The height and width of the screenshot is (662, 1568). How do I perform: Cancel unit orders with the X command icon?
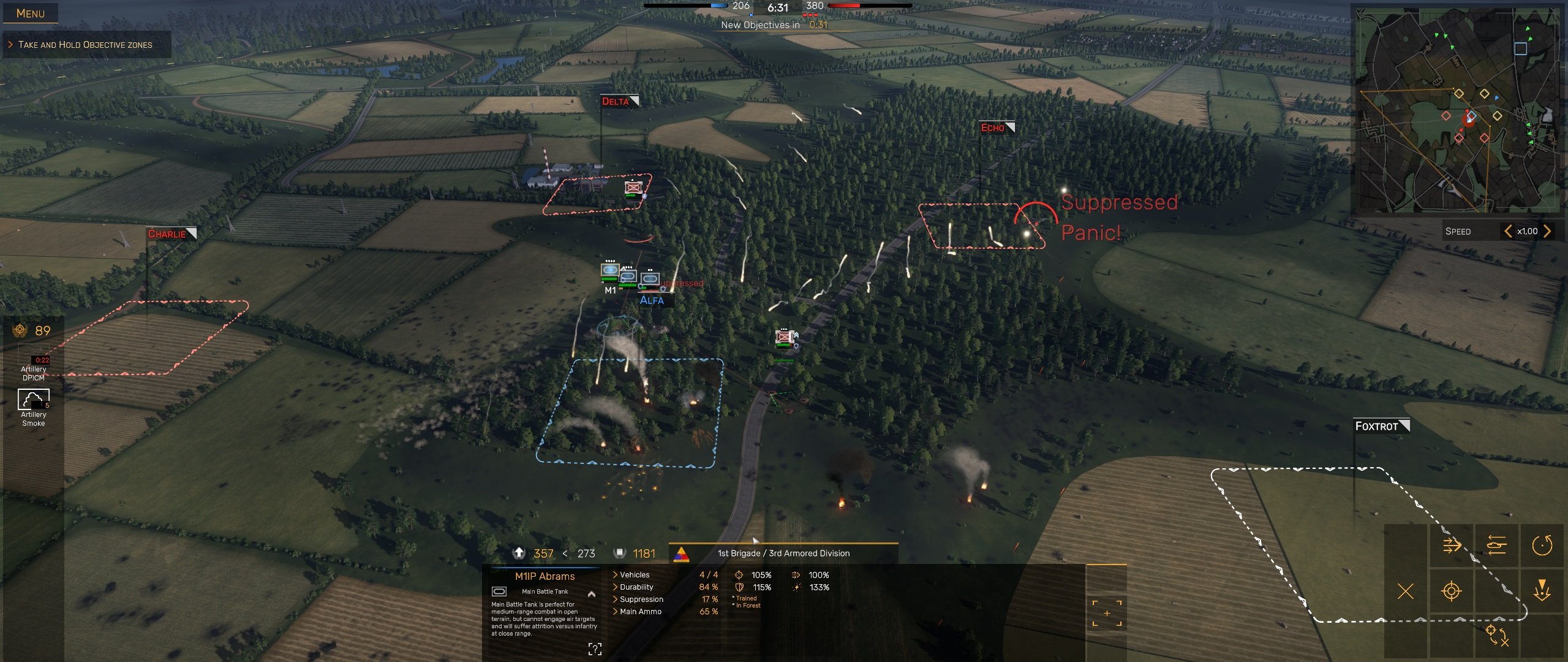pyautogui.click(x=1406, y=590)
